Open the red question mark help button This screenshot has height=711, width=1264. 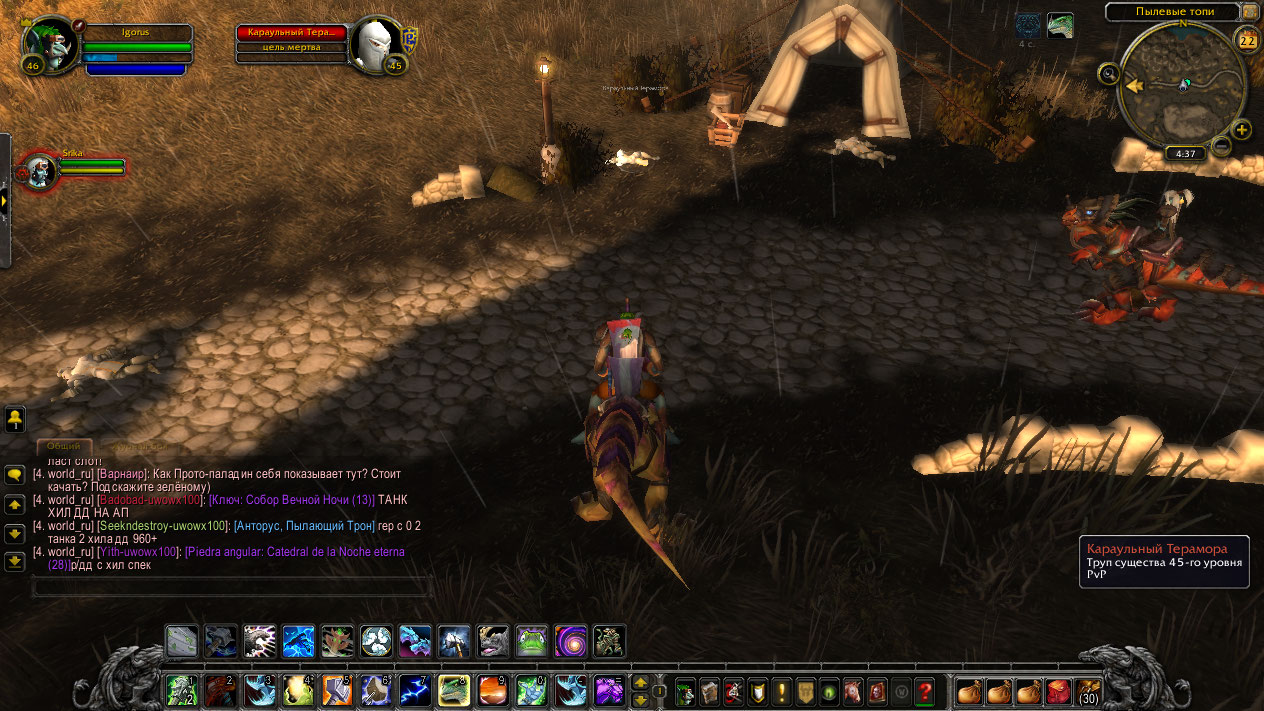point(925,691)
